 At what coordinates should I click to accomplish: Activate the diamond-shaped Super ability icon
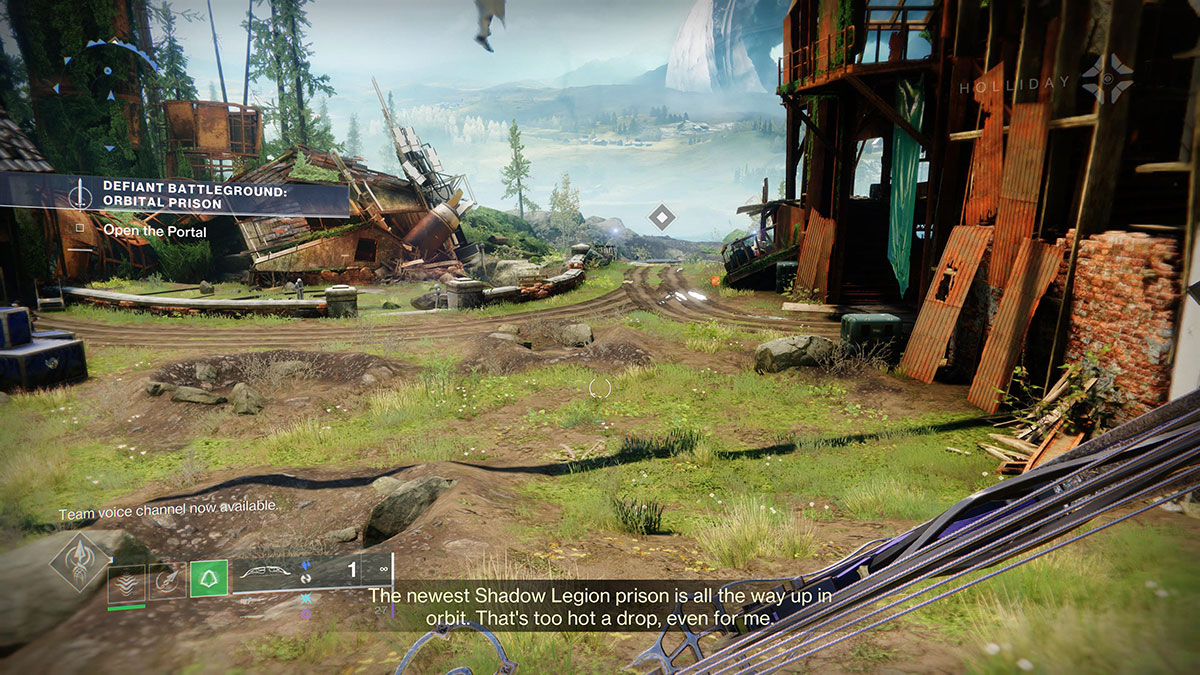coord(79,560)
